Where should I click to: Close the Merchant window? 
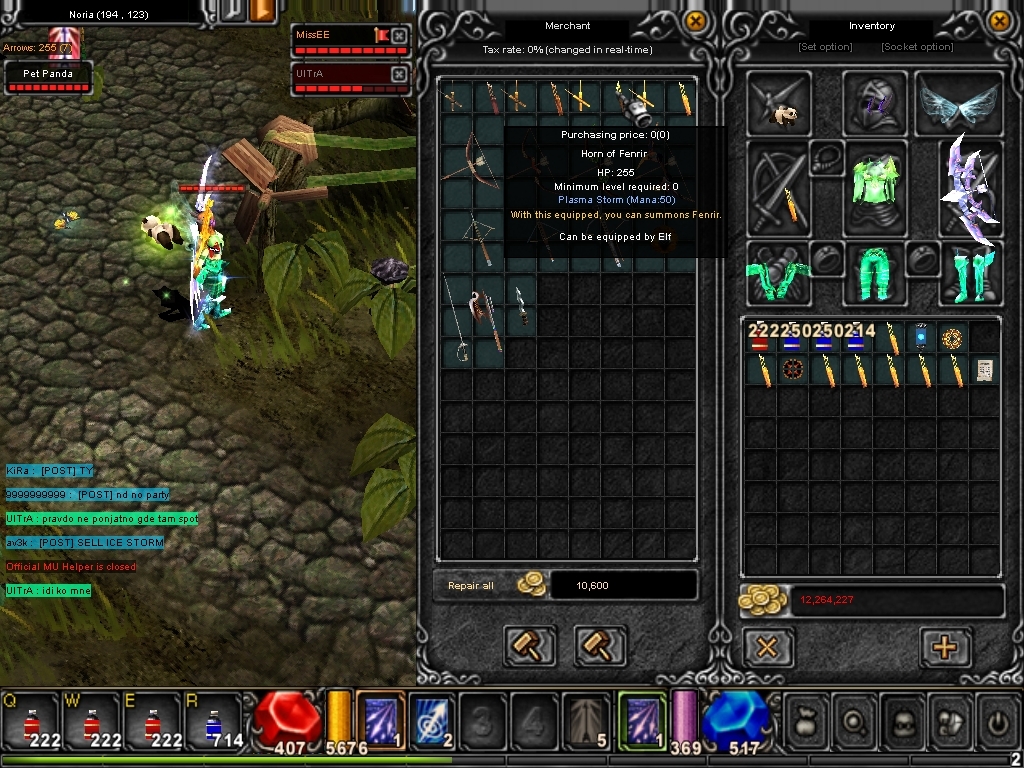click(696, 21)
